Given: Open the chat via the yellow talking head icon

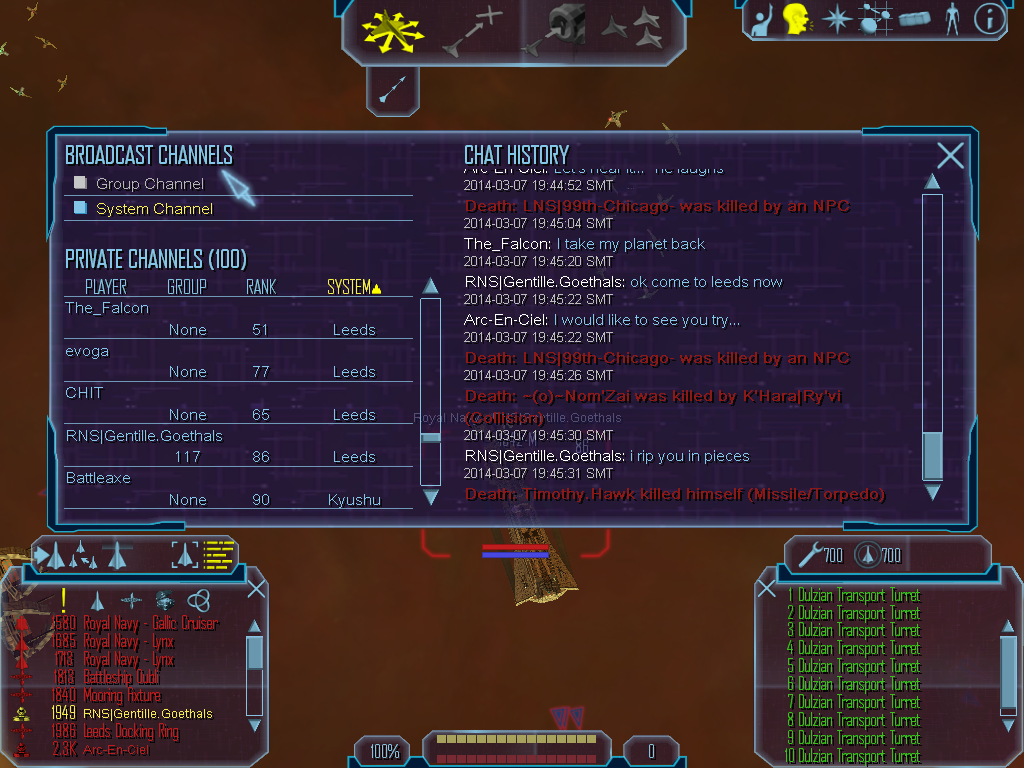Looking at the screenshot, I should pos(795,19).
